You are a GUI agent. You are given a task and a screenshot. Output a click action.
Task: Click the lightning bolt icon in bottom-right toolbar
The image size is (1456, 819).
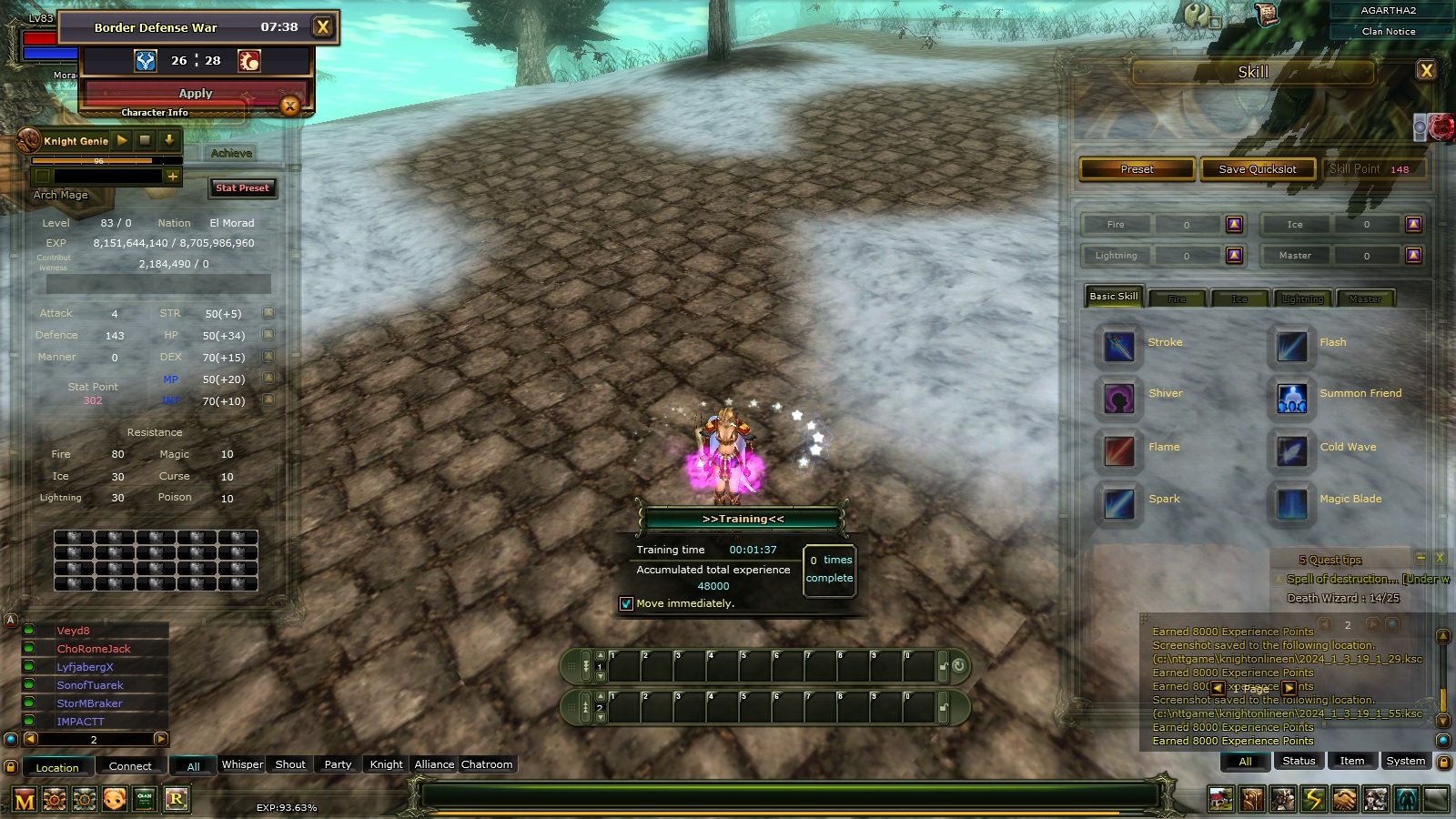1314,799
